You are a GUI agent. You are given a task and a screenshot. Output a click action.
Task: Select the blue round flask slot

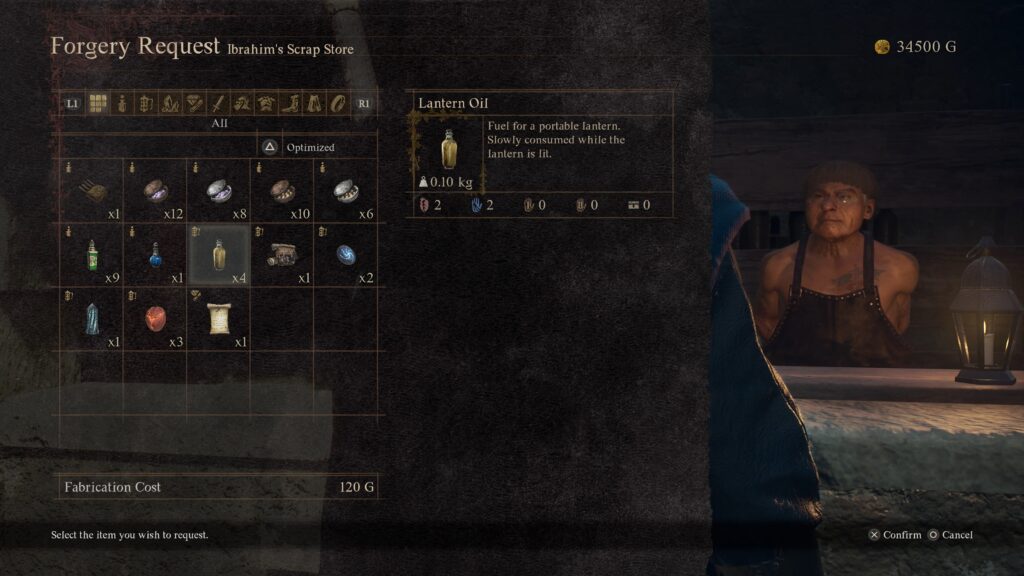[155, 254]
